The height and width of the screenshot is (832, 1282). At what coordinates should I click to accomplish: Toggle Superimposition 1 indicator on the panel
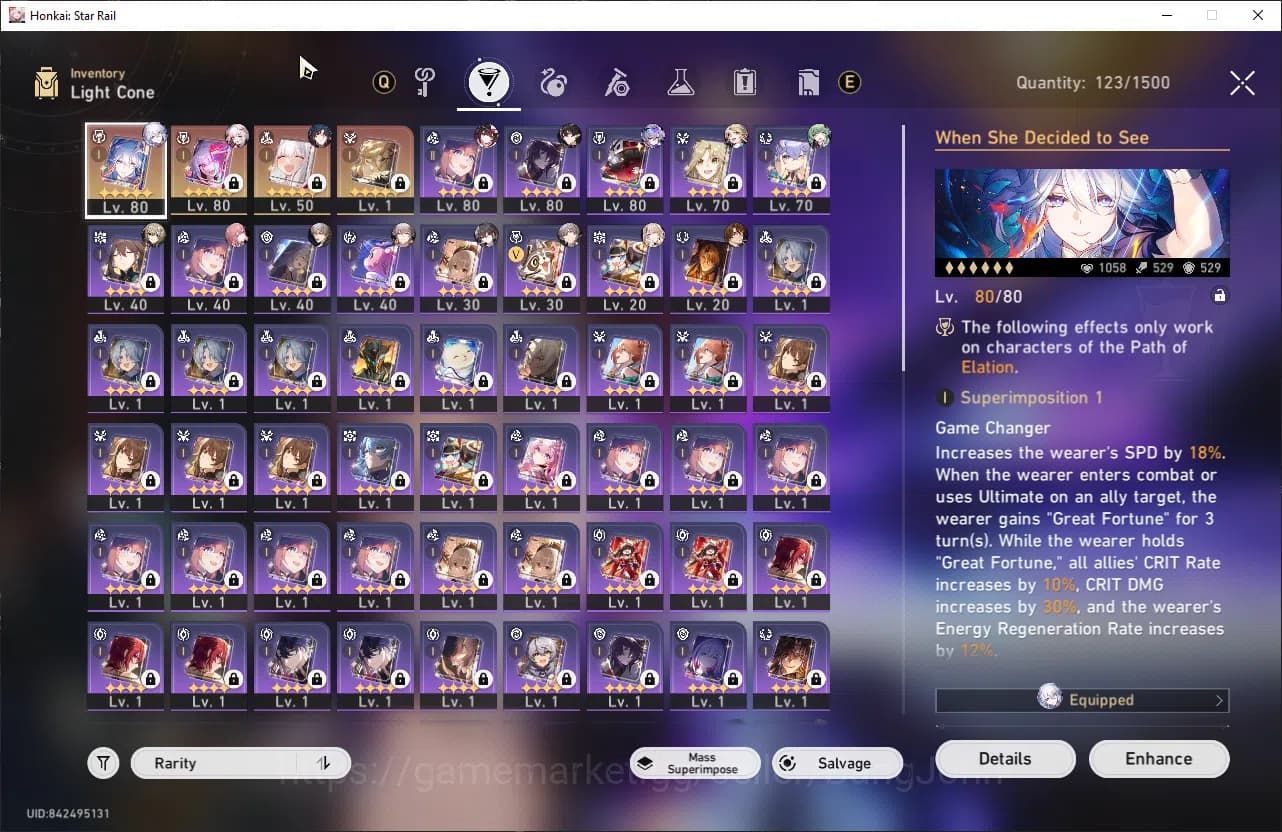pos(943,397)
